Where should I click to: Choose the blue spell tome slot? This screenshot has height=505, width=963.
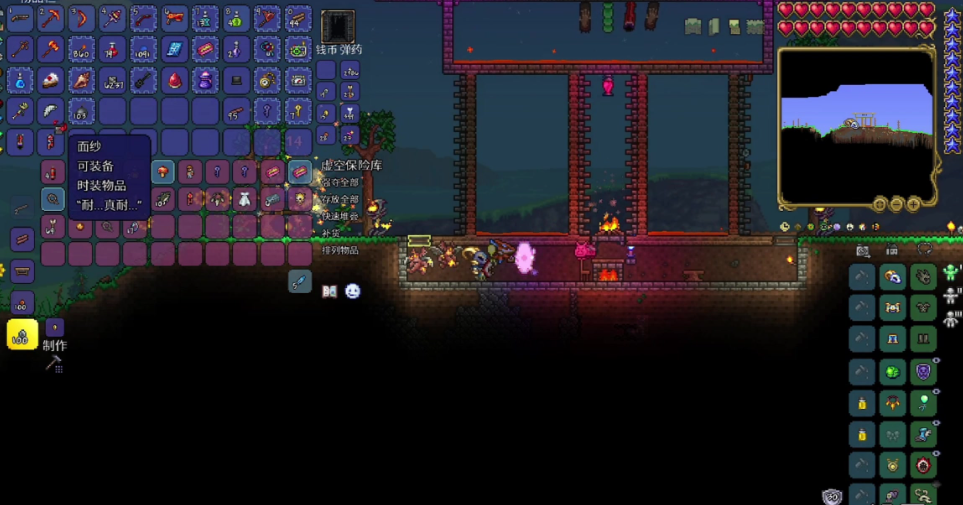(x=174, y=49)
